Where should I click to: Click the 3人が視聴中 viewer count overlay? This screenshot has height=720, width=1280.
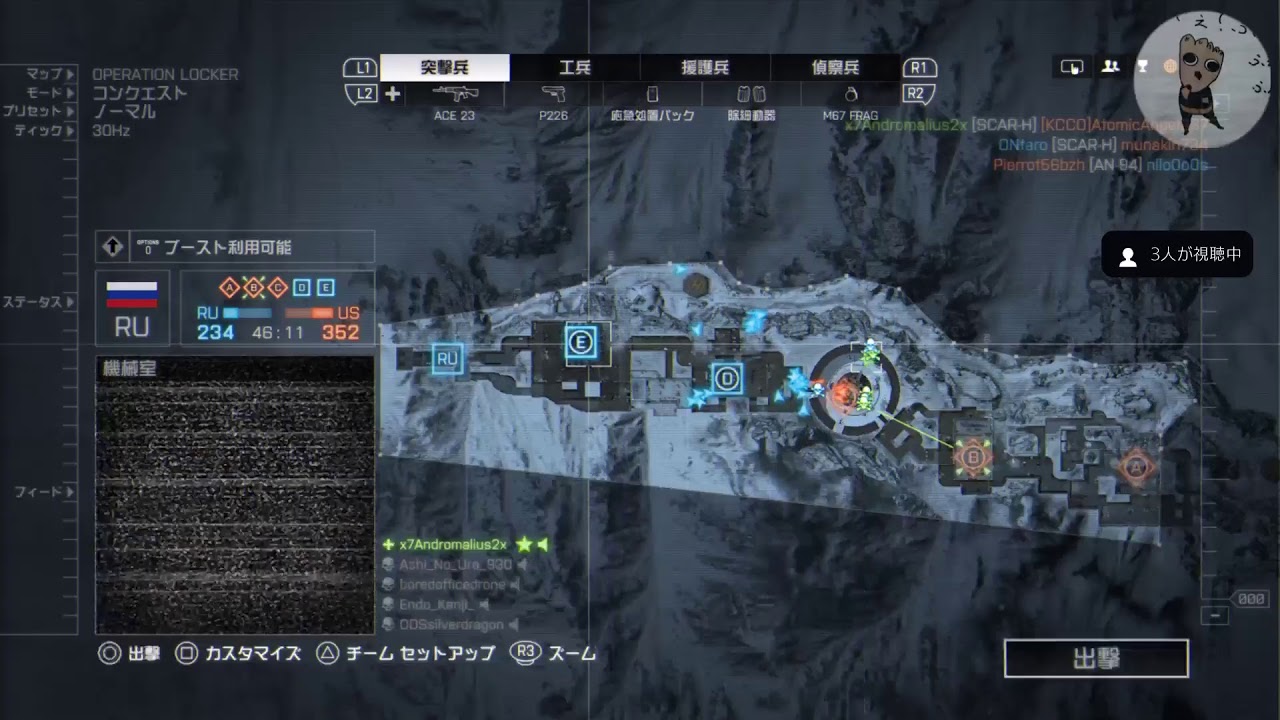[x=1177, y=256]
